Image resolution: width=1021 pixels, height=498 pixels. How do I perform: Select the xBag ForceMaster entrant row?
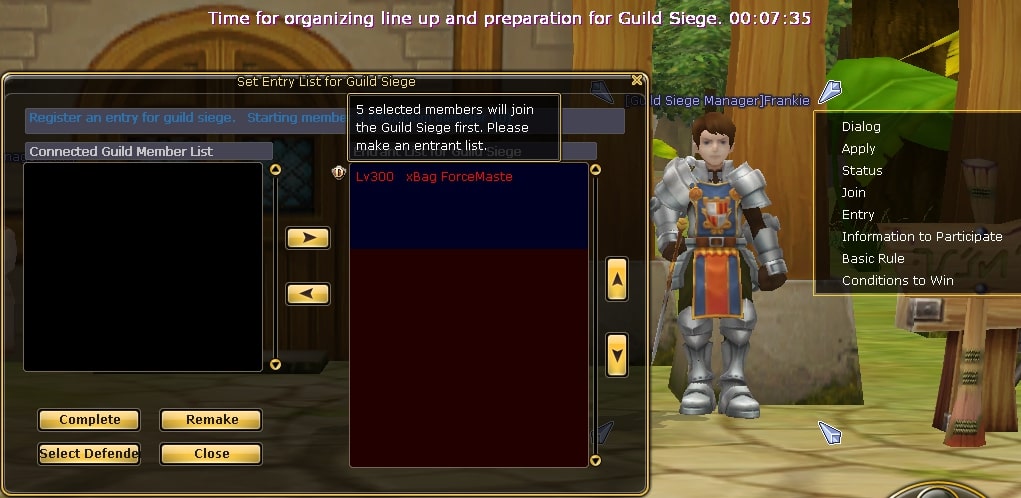[x=434, y=177]
